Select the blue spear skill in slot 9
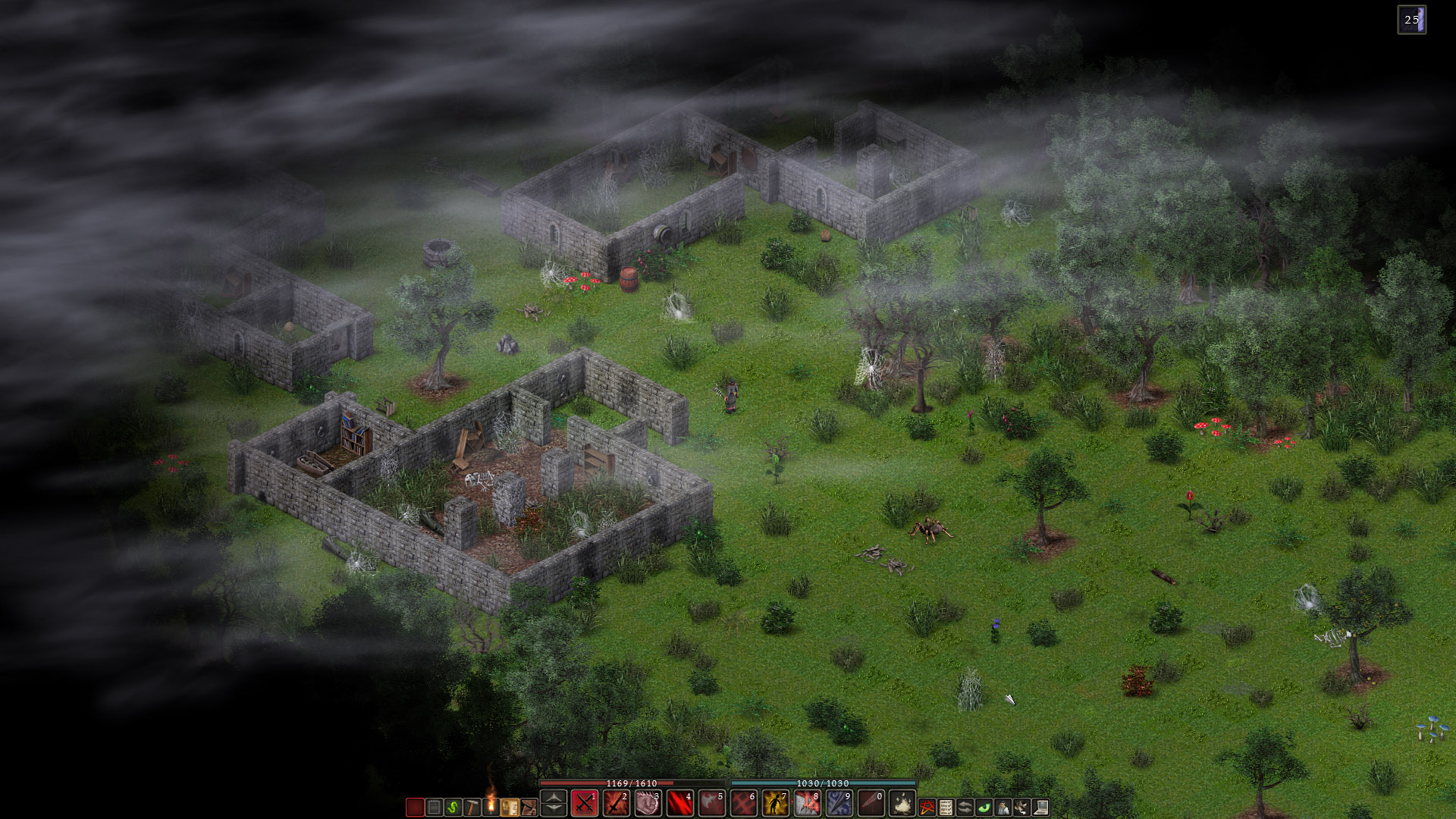Screen dimensions: 1456x819 coord(839,803)
